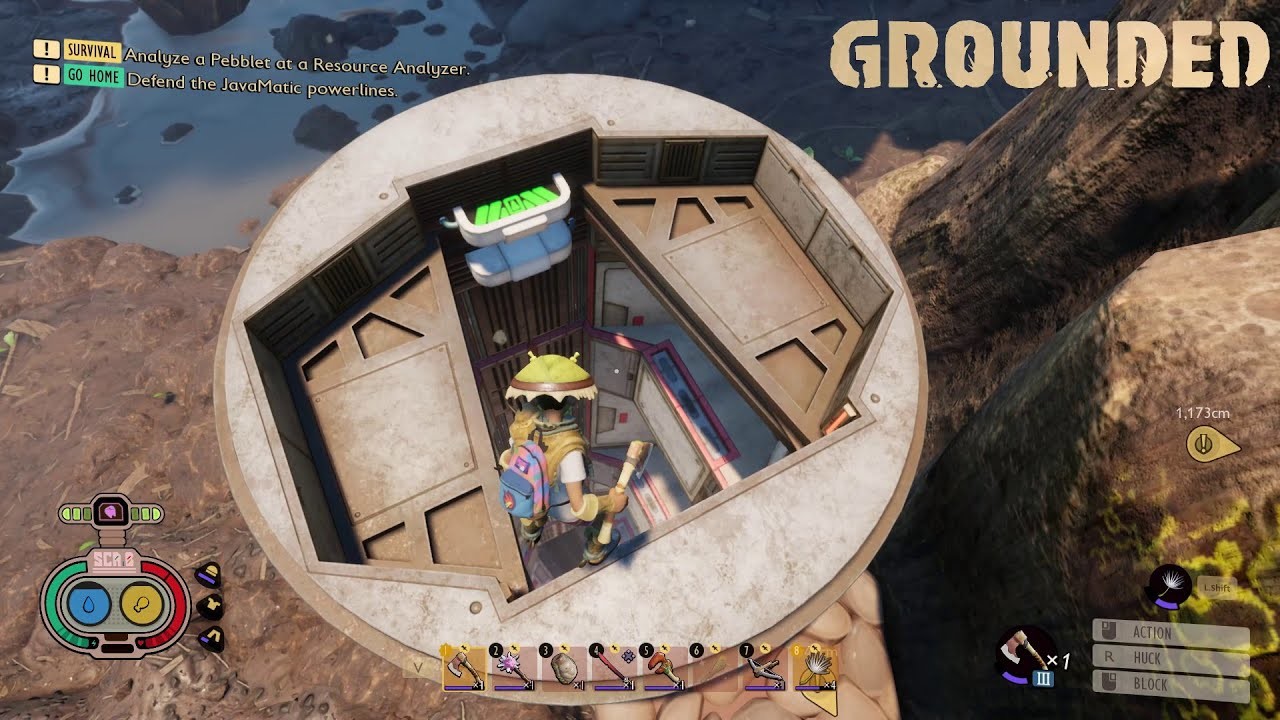Click the yellow drumstick hunger gauge
The image size is (1280, 720).
(140, 604)
